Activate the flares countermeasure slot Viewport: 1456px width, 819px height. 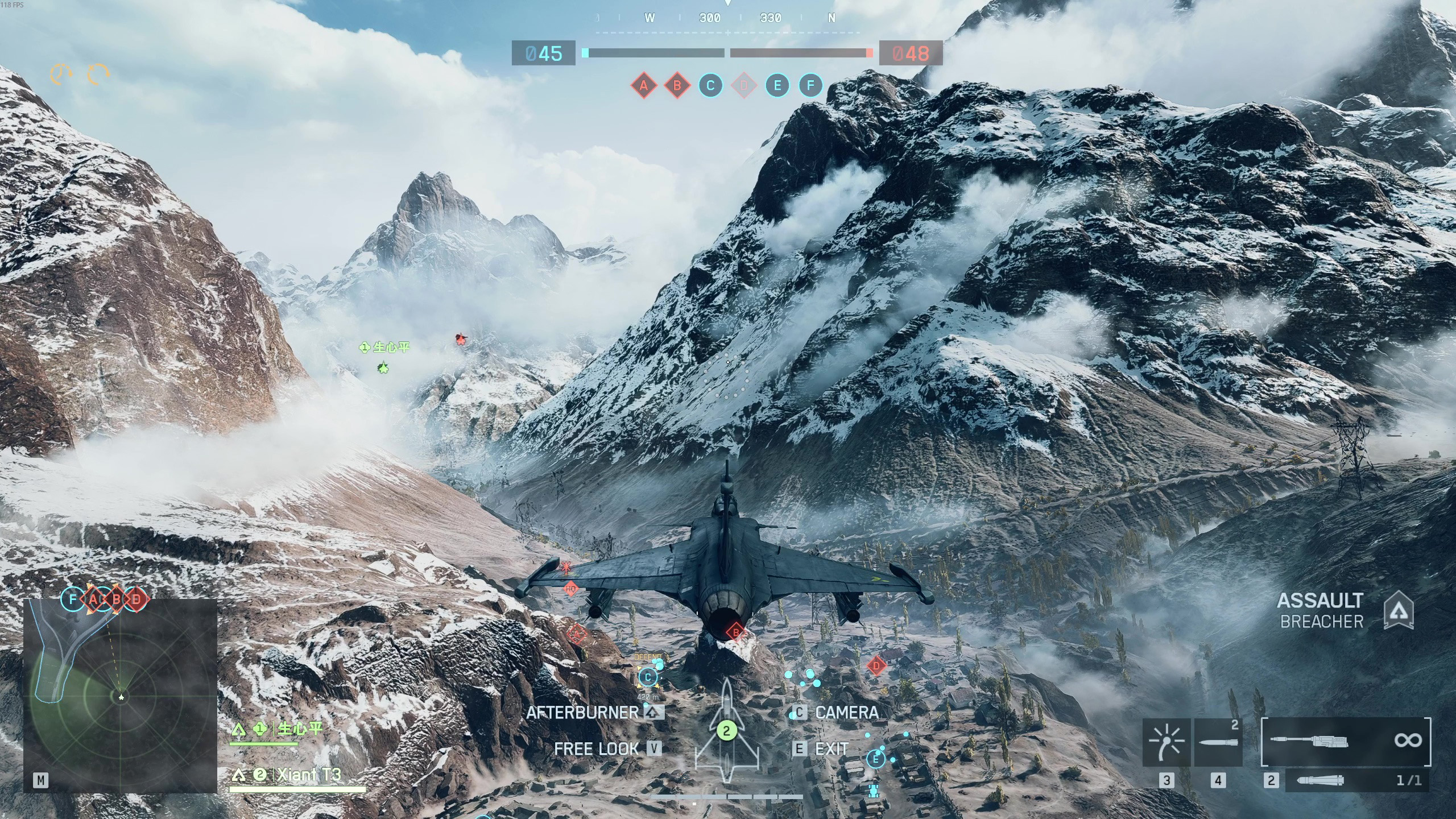(x=1167, y=742)
